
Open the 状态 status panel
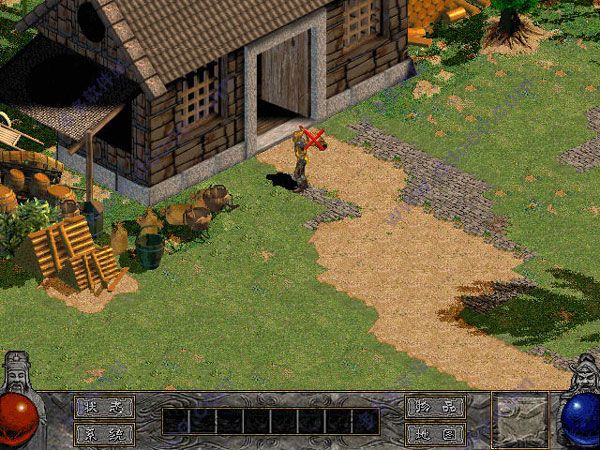tap(103, 407)
